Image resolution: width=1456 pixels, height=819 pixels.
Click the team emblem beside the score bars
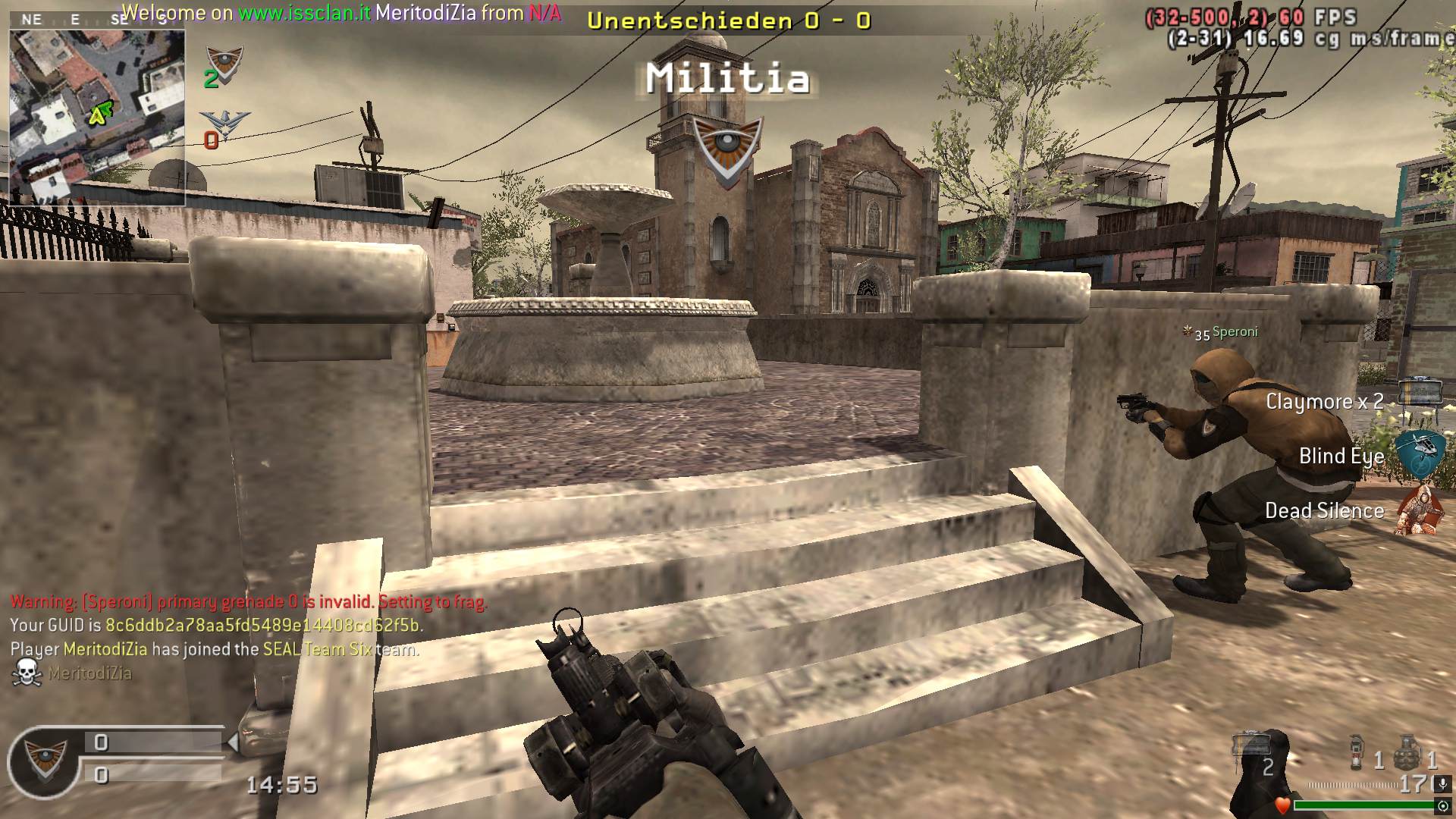point(45,760)
